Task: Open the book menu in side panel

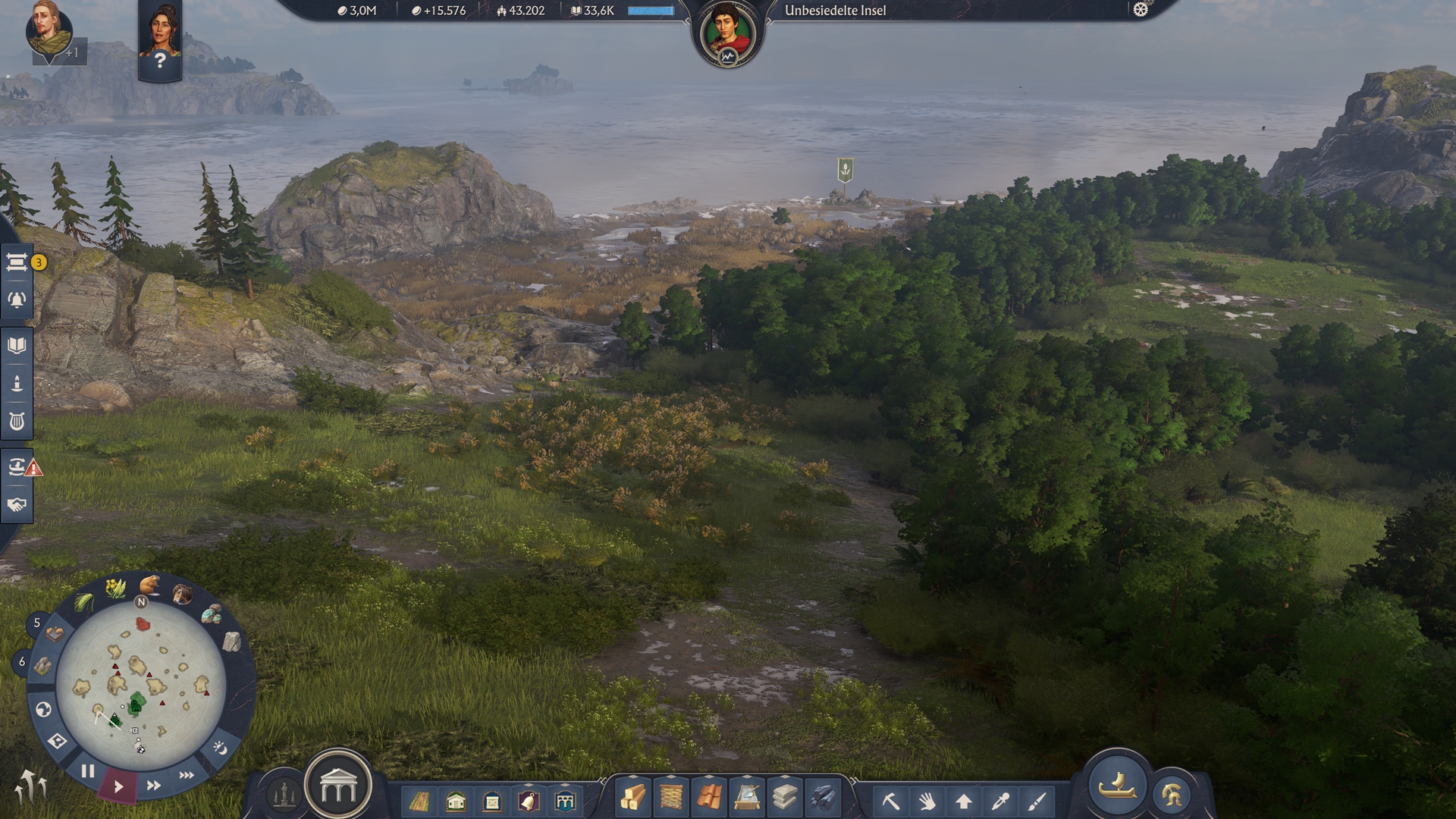Action: click(x=17, y=346)
